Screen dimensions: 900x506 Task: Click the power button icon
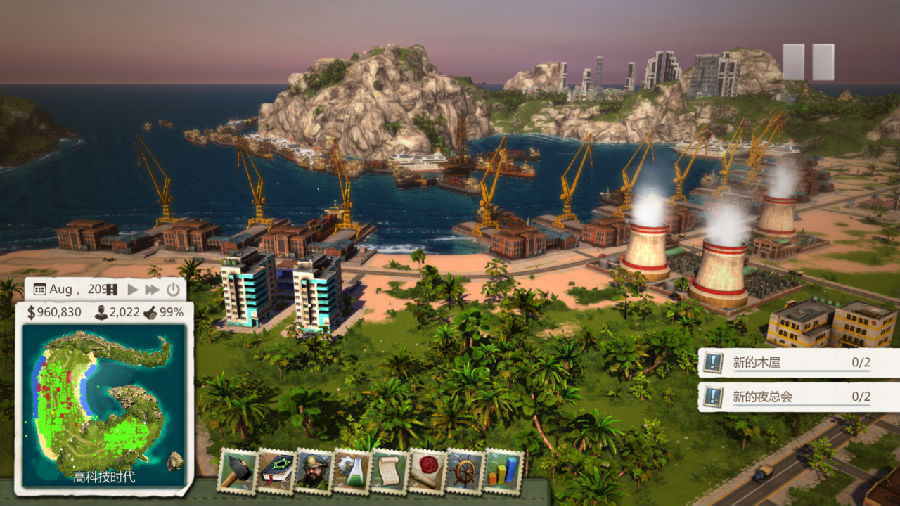173,289
